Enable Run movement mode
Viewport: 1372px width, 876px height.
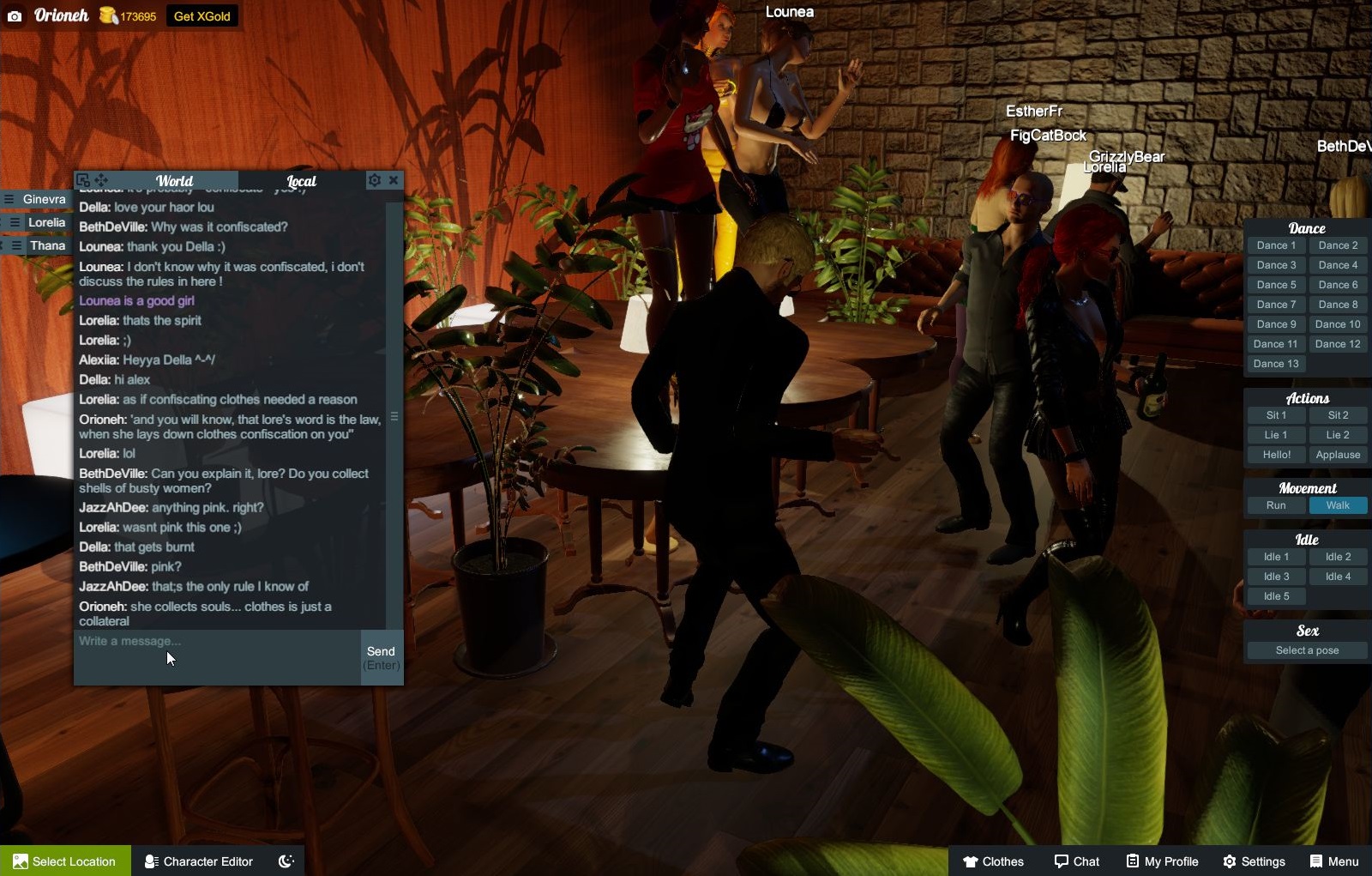click(x=1275, y=505)
